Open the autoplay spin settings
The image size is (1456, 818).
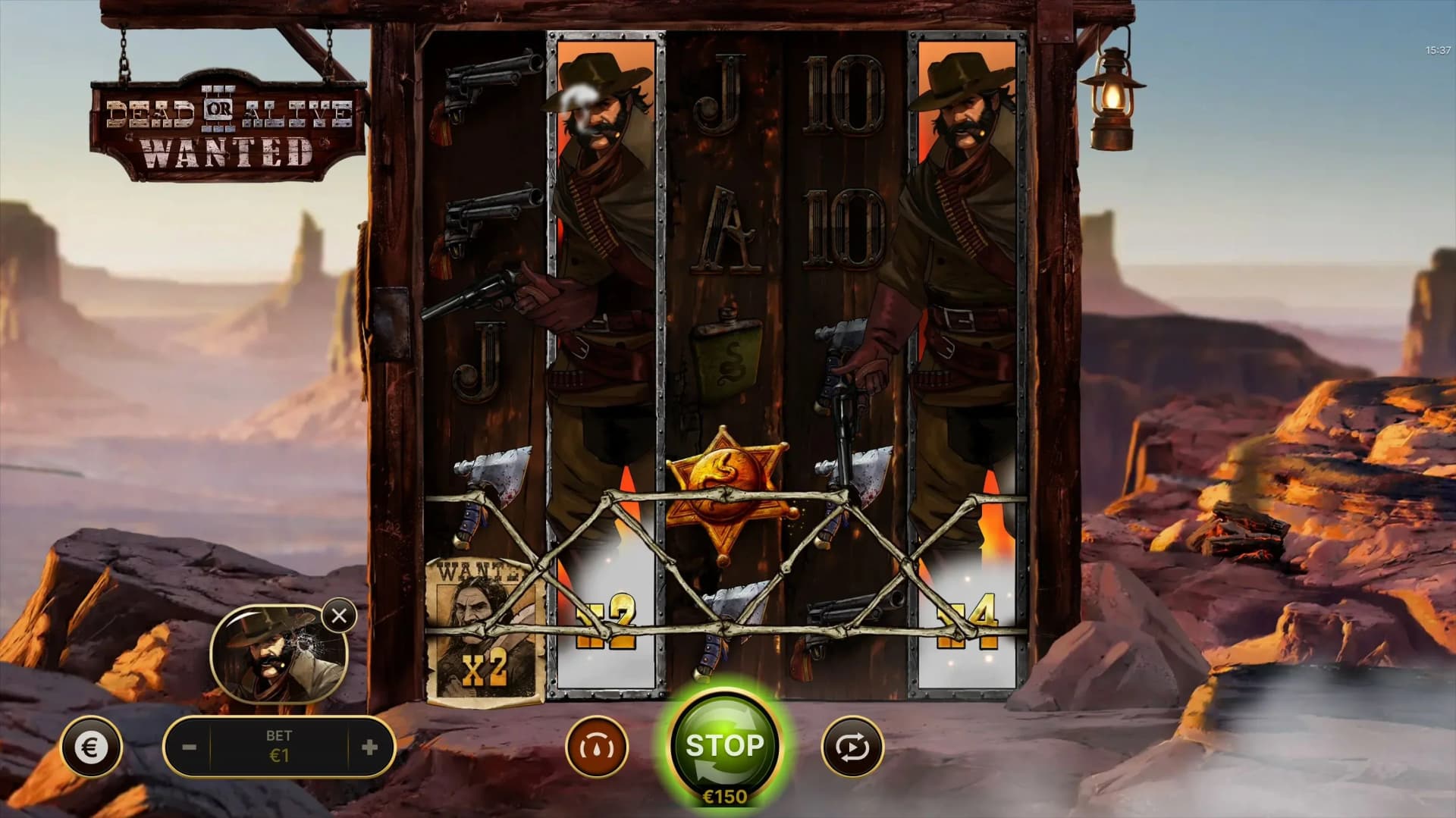pos(852,747)
